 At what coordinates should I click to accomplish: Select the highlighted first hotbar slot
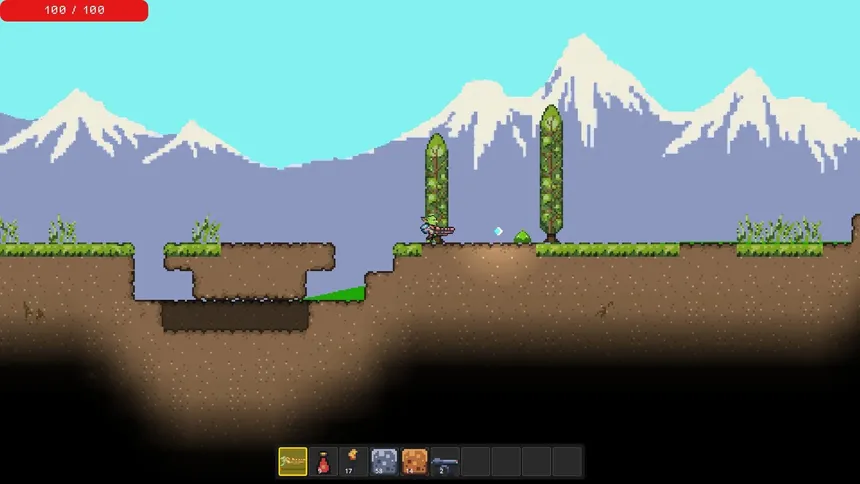tap(293, 461)
